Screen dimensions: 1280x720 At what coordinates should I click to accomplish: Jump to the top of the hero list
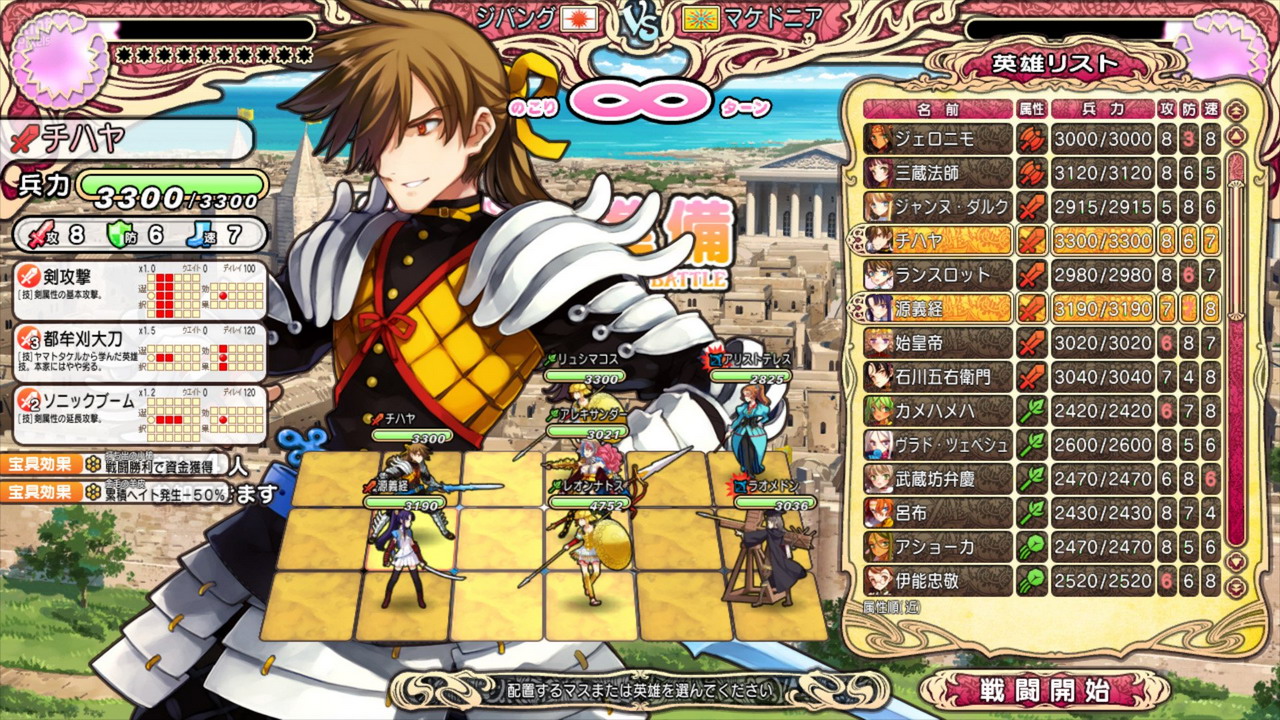coord(1237,109)
